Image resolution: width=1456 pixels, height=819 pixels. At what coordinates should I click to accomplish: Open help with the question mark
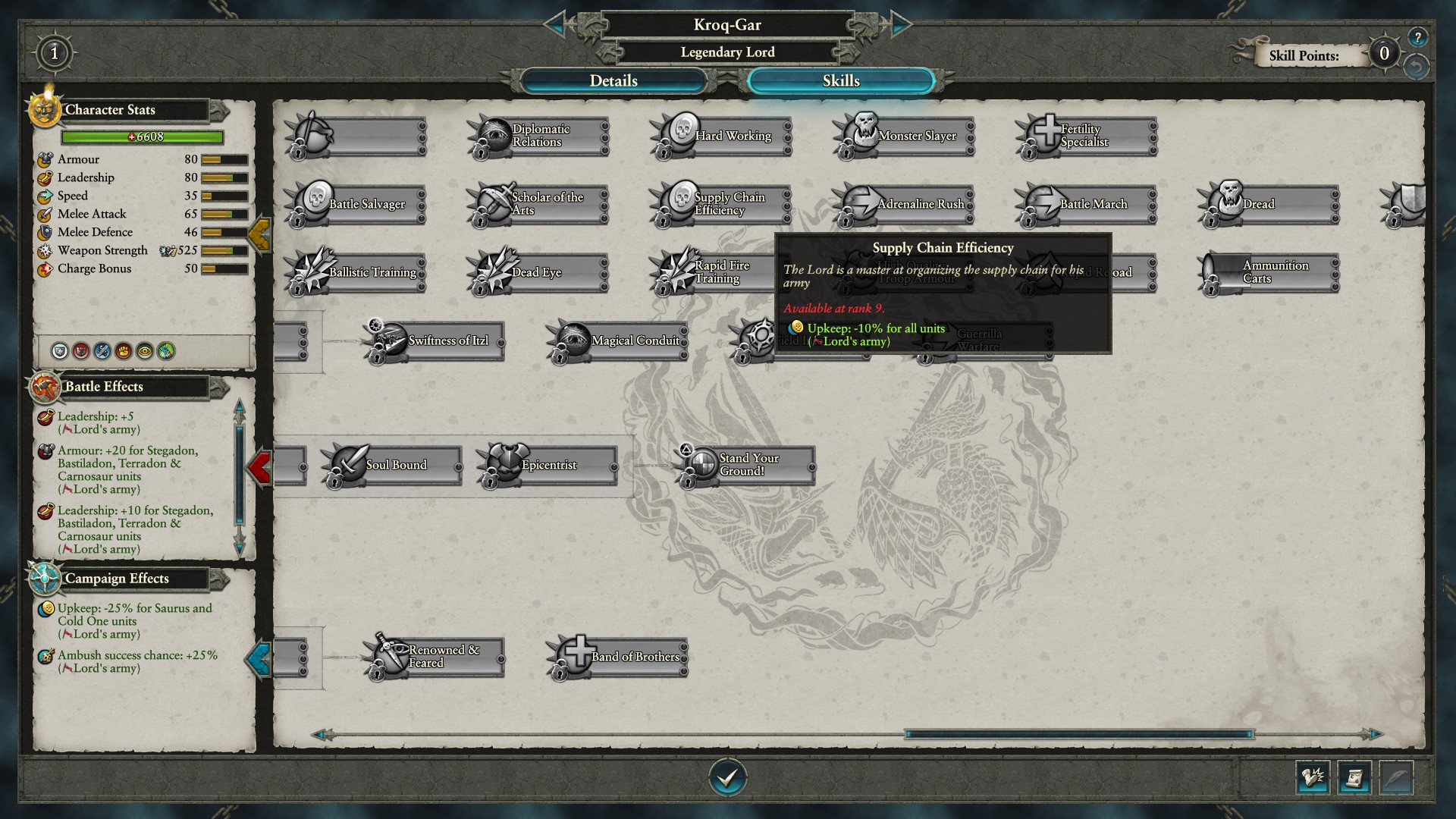click(1417, 36)
